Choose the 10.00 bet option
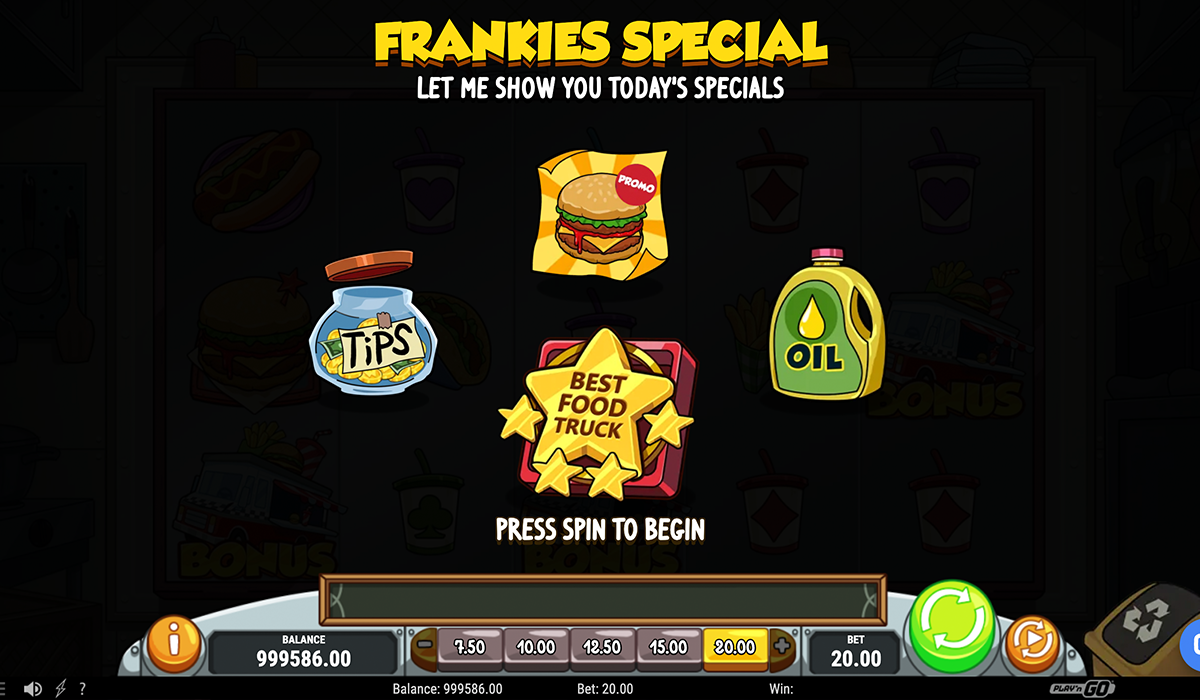This screenshot has height=700, width=1200. pos(536,647)
